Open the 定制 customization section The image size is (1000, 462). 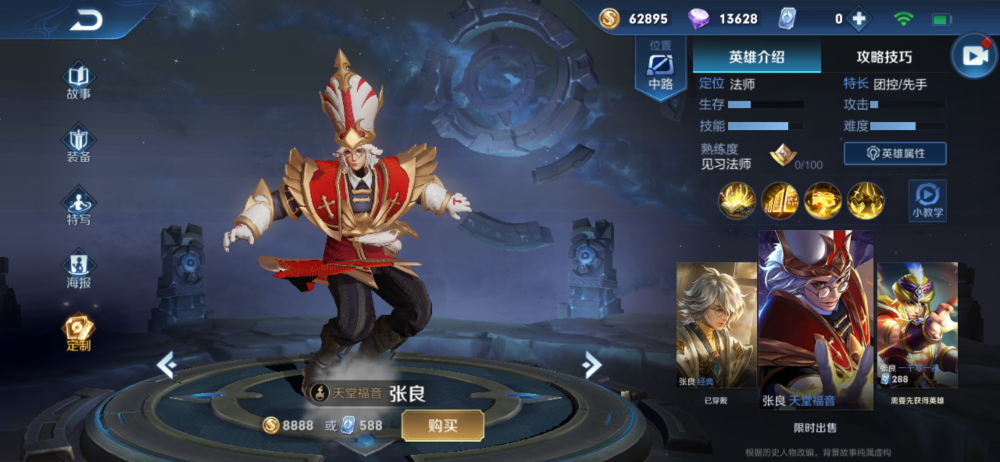point(78,333)
